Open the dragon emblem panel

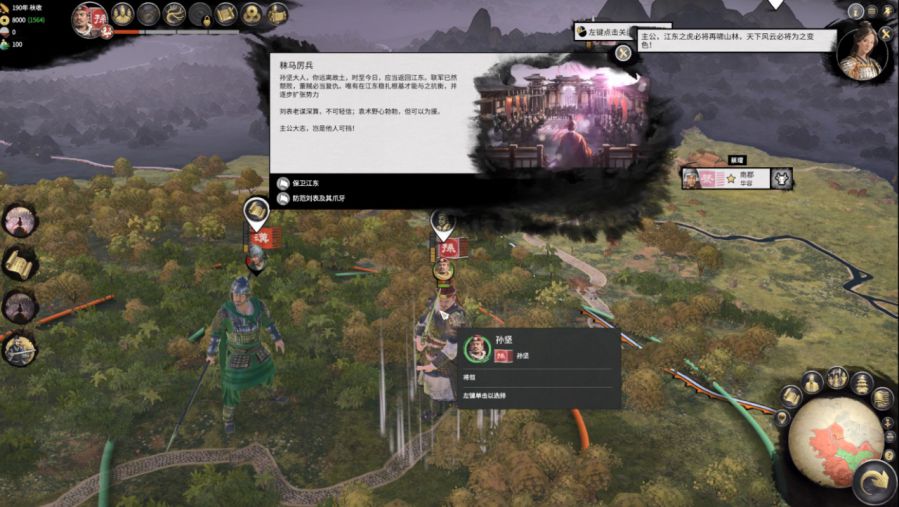tap(174, 14)
